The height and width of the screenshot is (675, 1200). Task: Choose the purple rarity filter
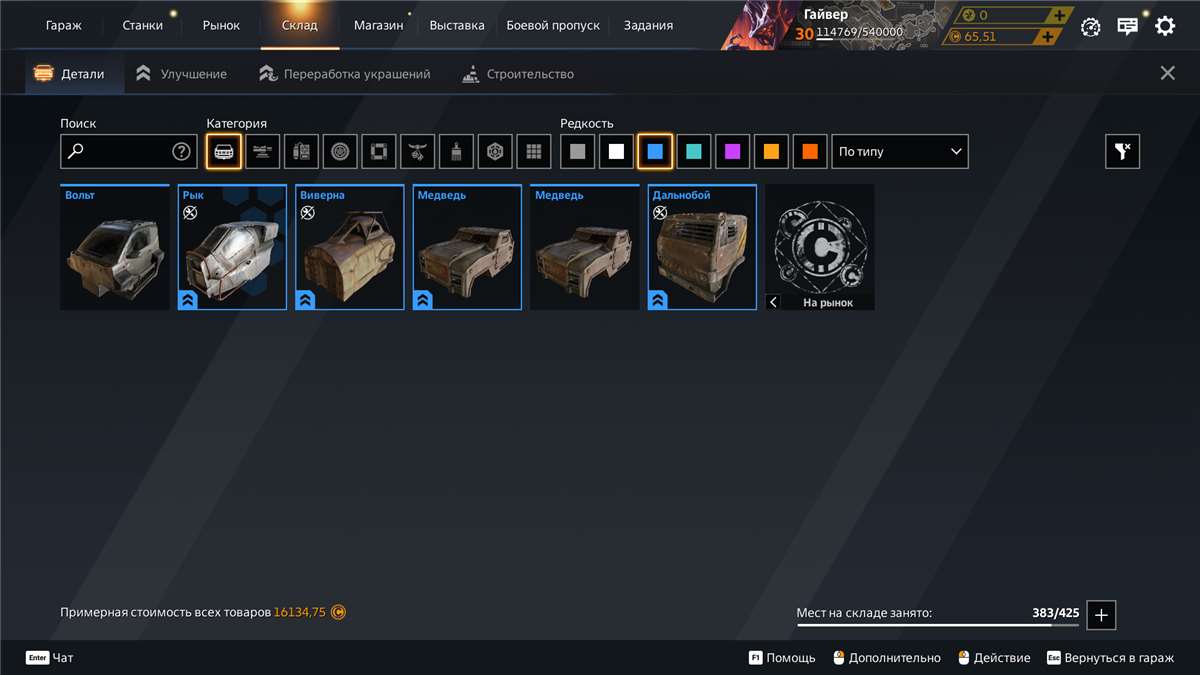733,152
